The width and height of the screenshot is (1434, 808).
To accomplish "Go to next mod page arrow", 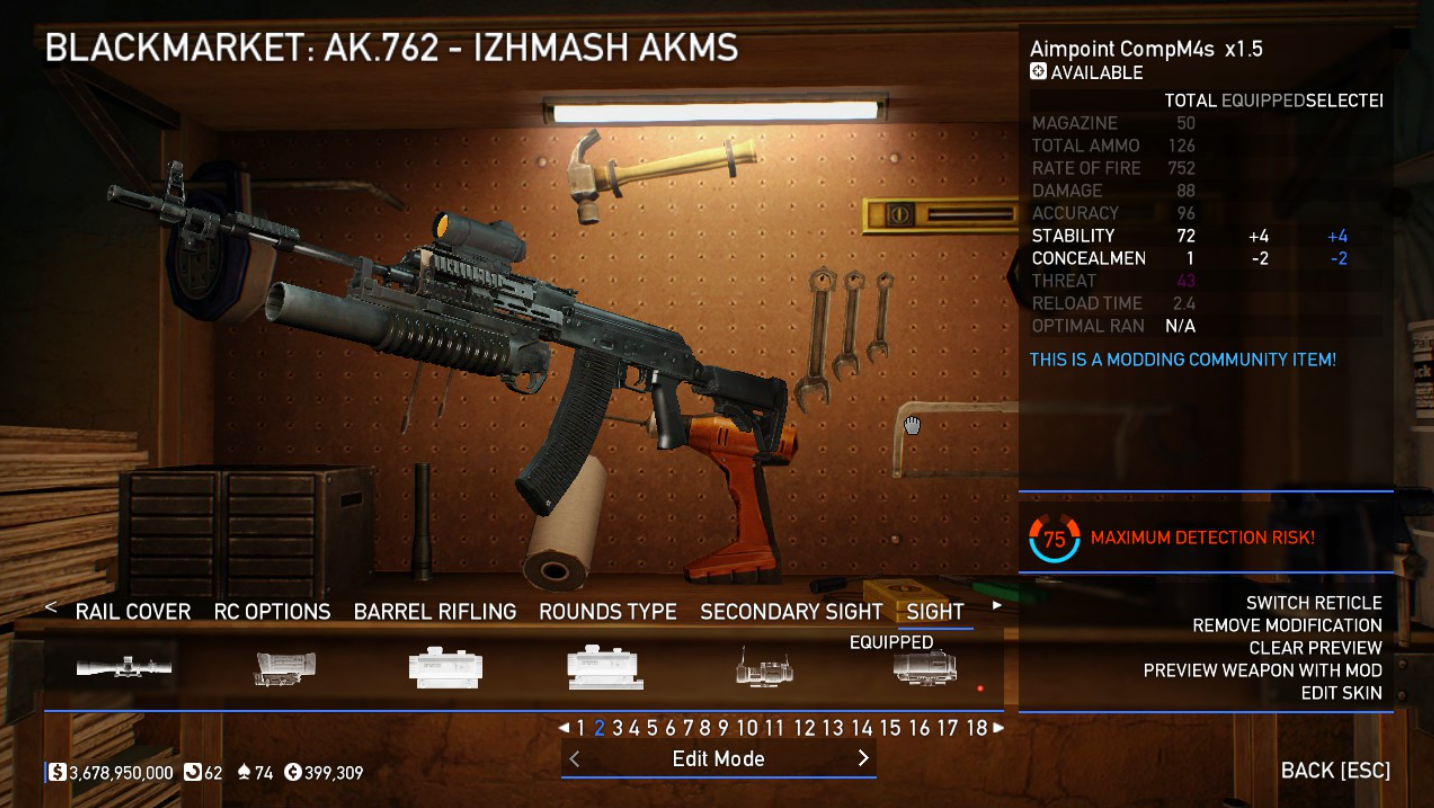I will coord(998,729).
